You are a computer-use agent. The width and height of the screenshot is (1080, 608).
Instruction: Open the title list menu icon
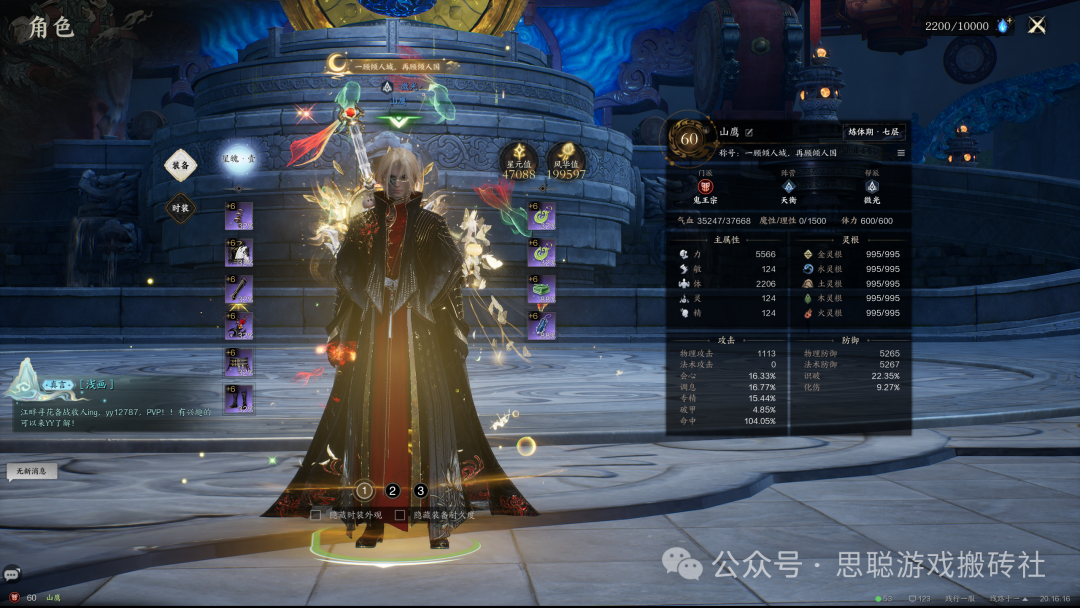pos(900,153)
